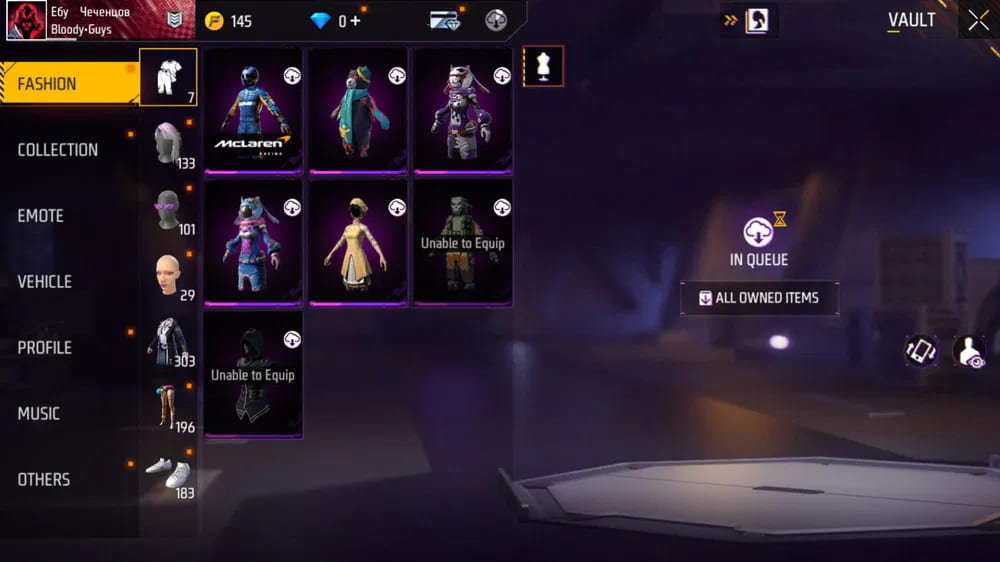Go to the Profile category
1000x562 pixels.
pos(45,348)
